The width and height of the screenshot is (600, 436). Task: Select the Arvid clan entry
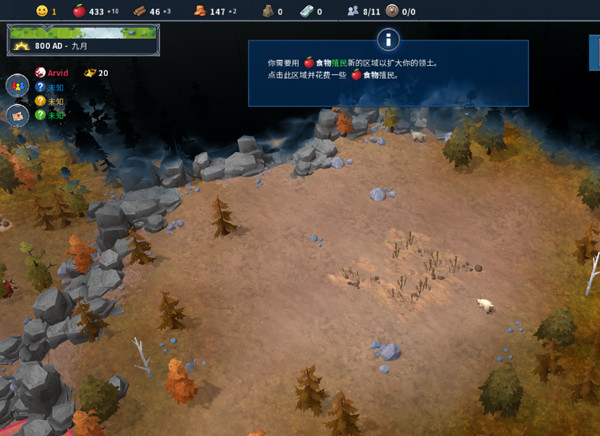56,73
